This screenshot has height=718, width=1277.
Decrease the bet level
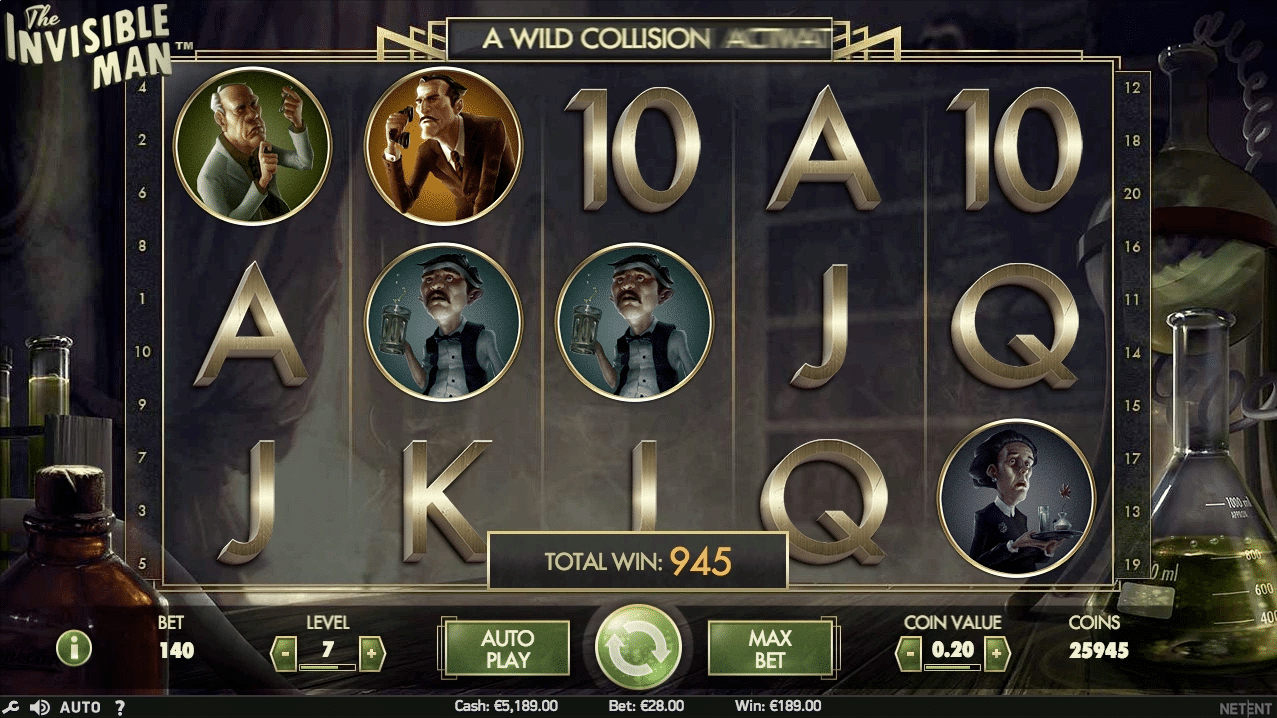(284, 654)
